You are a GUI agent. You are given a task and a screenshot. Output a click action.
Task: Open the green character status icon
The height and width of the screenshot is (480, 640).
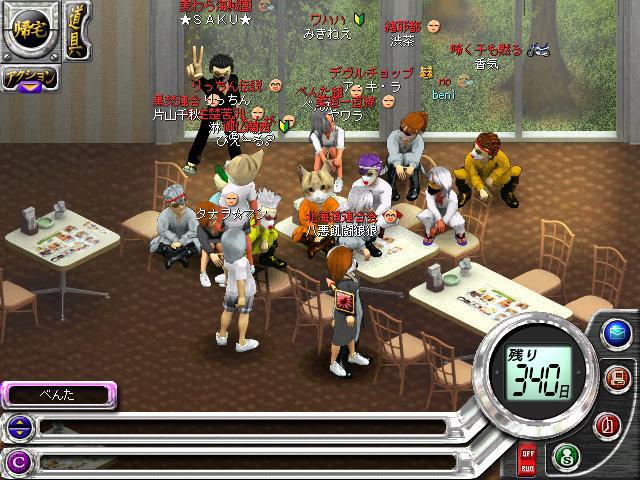point(565,455)
